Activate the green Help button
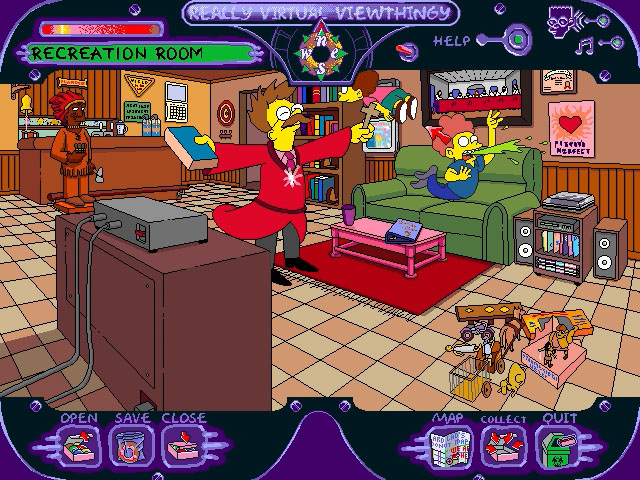Screen dimensions: 640x480 pos(518,41)
